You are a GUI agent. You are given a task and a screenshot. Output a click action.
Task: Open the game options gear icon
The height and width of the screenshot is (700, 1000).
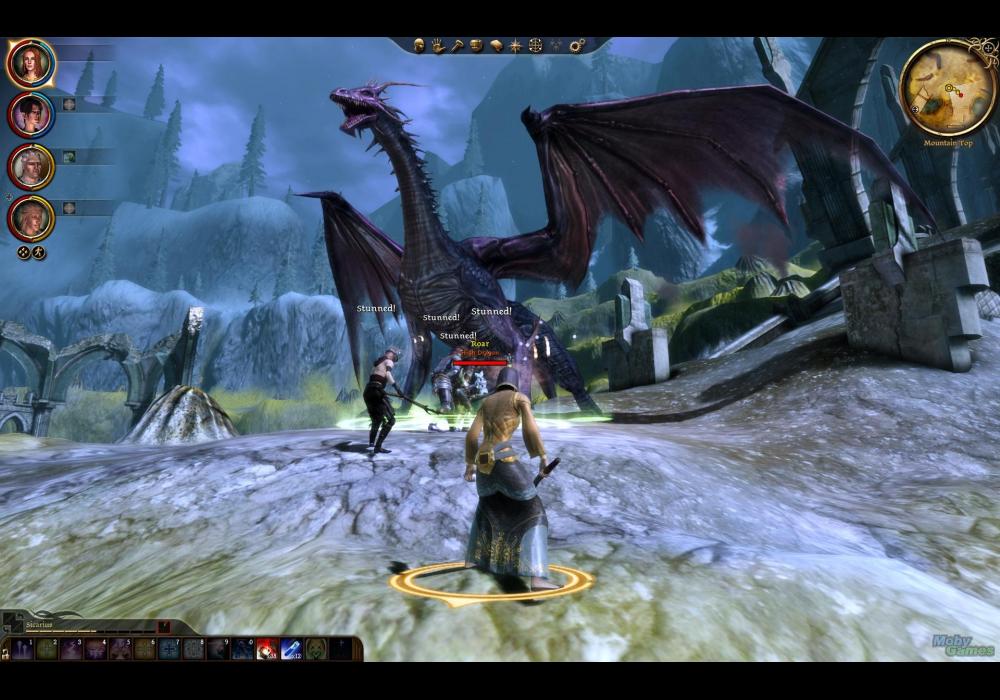click(x=577, y=46)
